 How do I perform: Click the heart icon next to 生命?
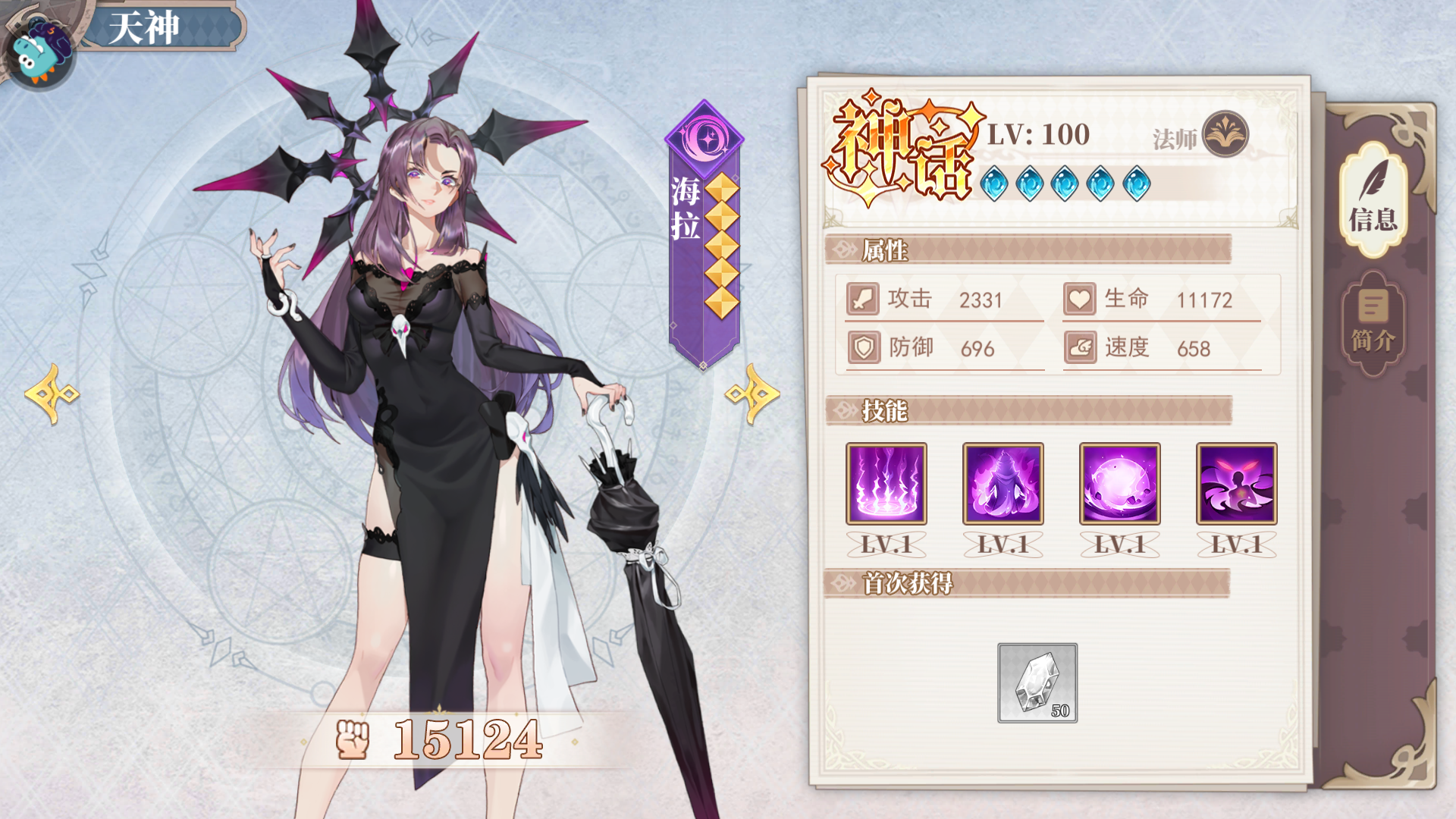(1080, 299)
